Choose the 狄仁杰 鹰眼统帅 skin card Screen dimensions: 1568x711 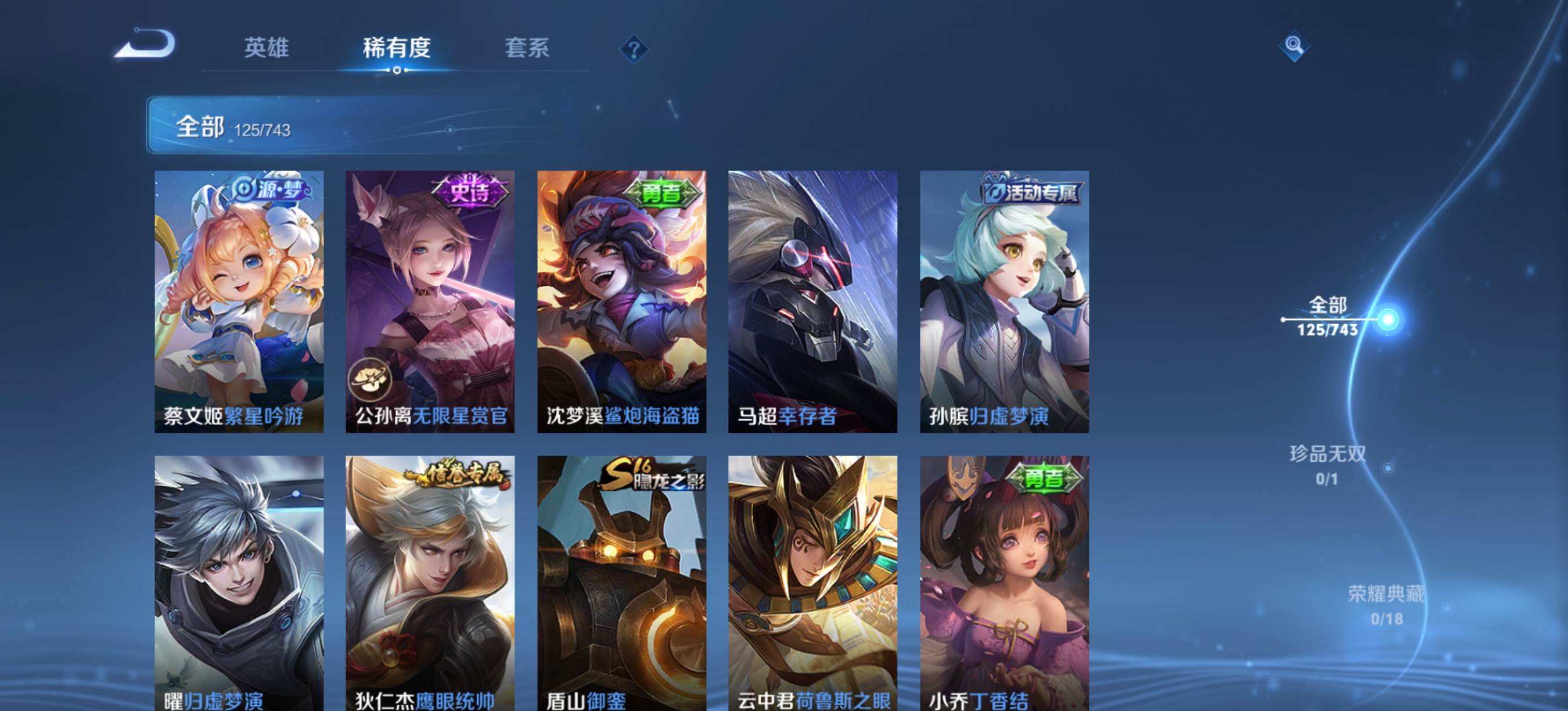pyautogui.click(x=430, y=583)
